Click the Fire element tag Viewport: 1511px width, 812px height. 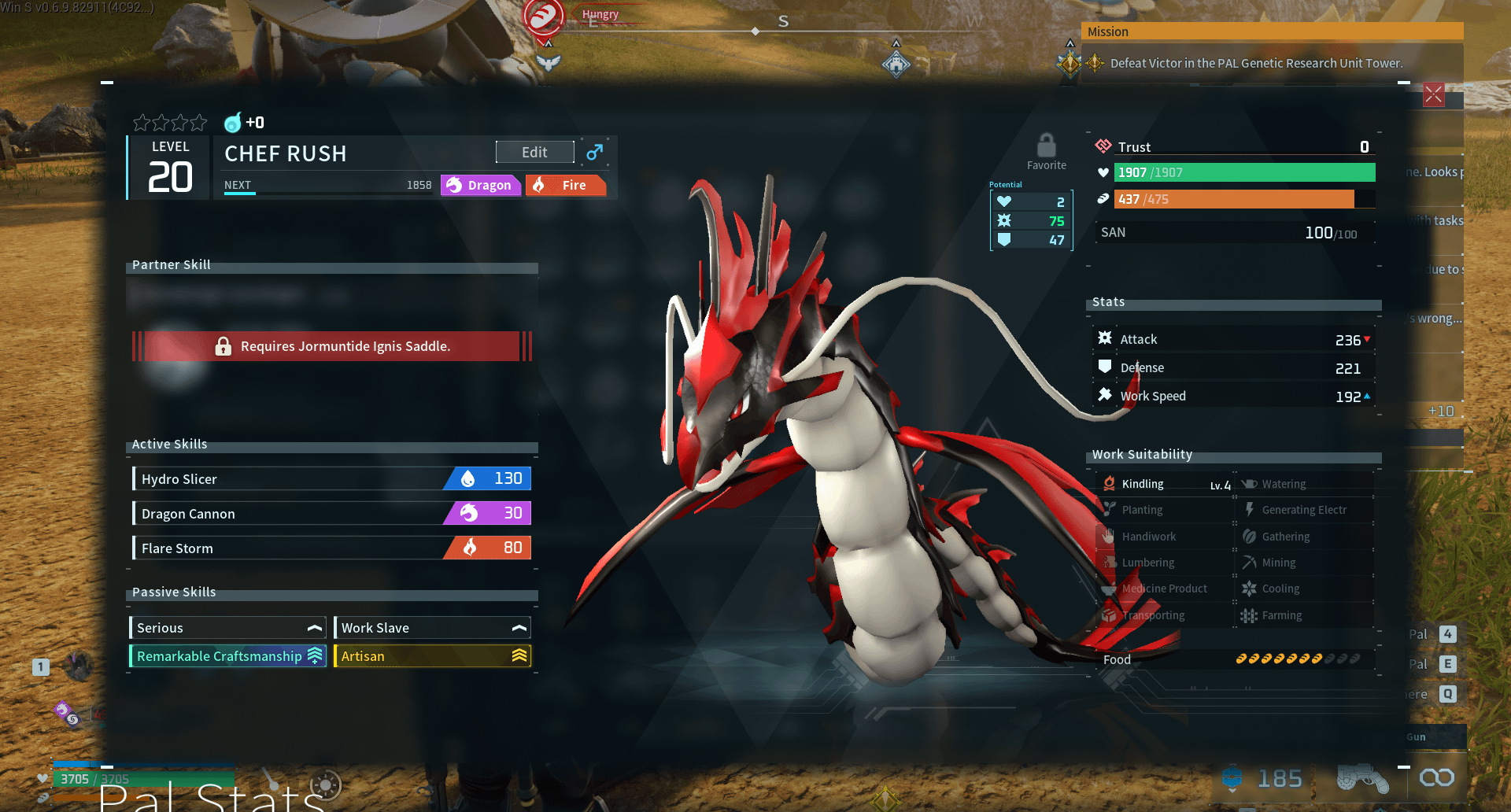tap(565, 185)
